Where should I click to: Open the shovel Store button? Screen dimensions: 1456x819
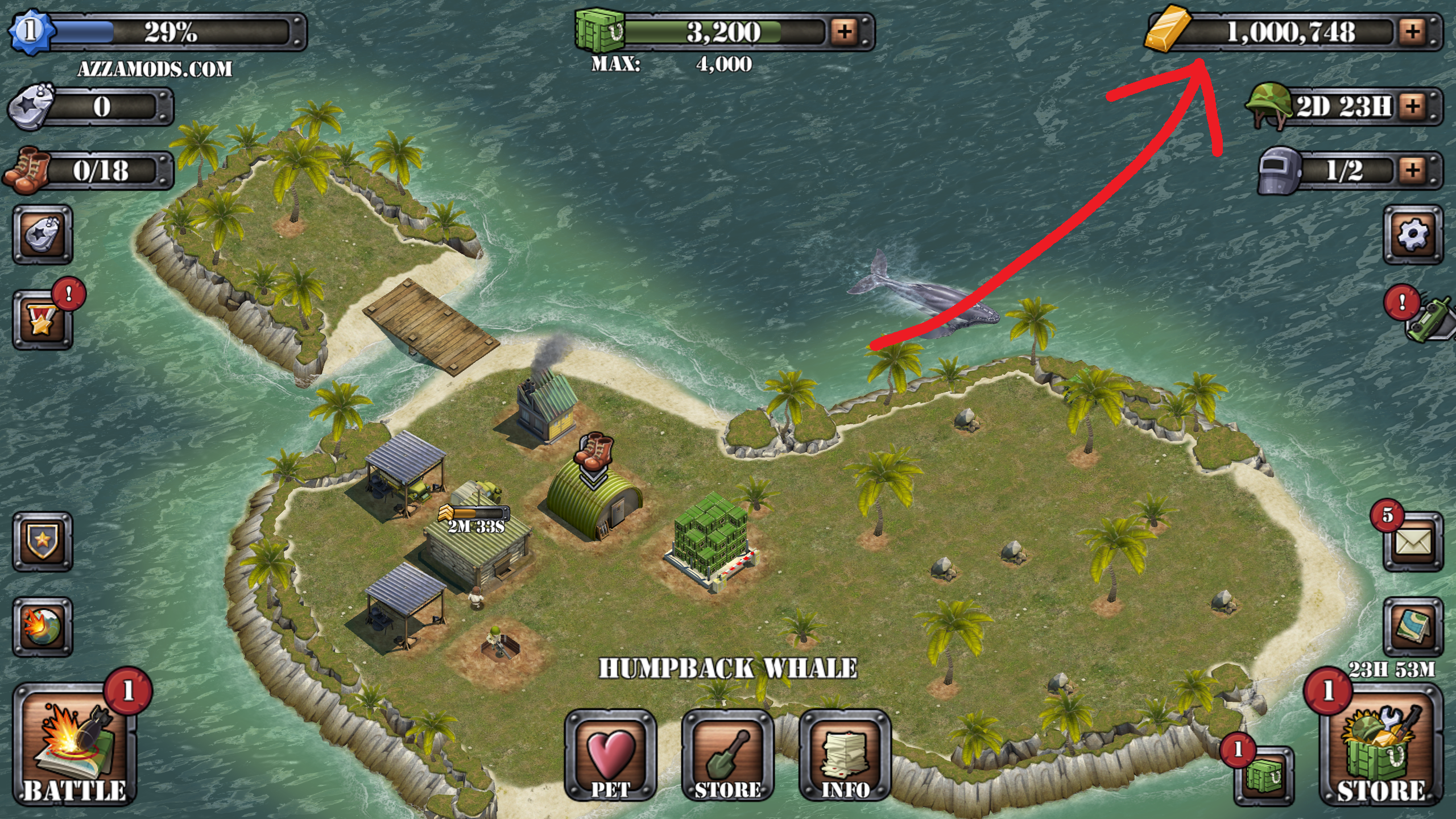[727, 755]
